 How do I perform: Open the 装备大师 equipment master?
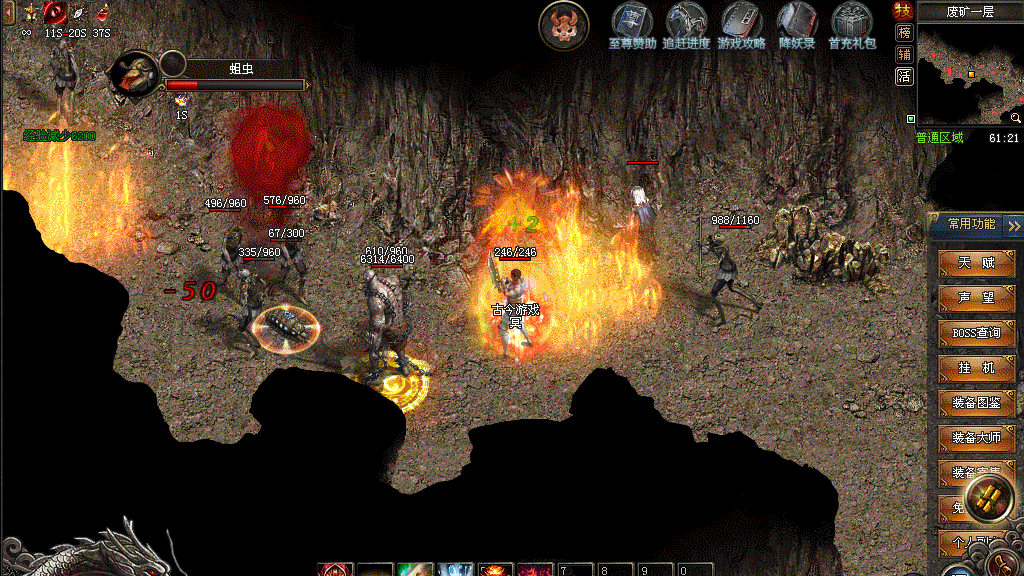[x=977, y=438]
